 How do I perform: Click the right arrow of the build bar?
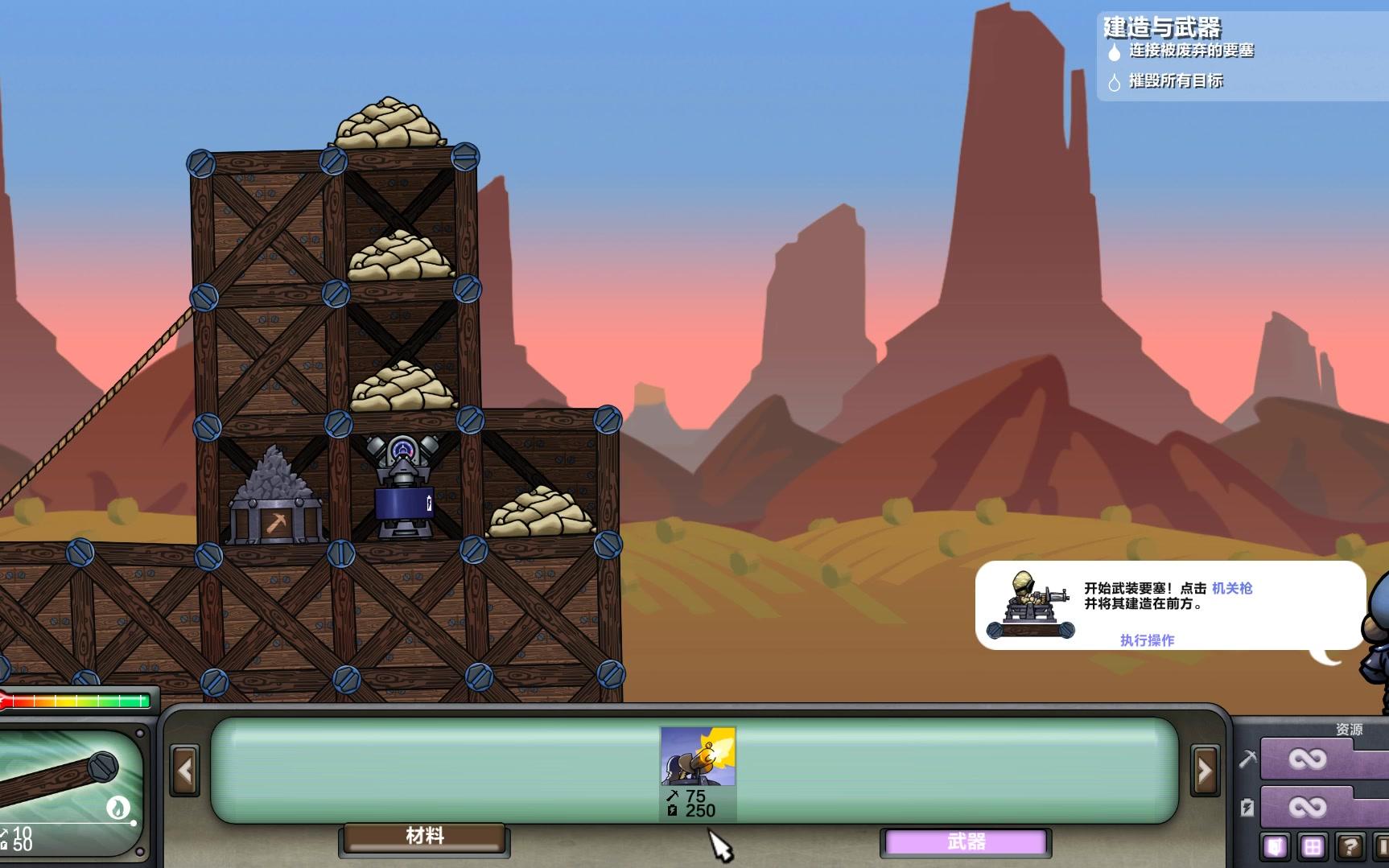(1205, 771)
